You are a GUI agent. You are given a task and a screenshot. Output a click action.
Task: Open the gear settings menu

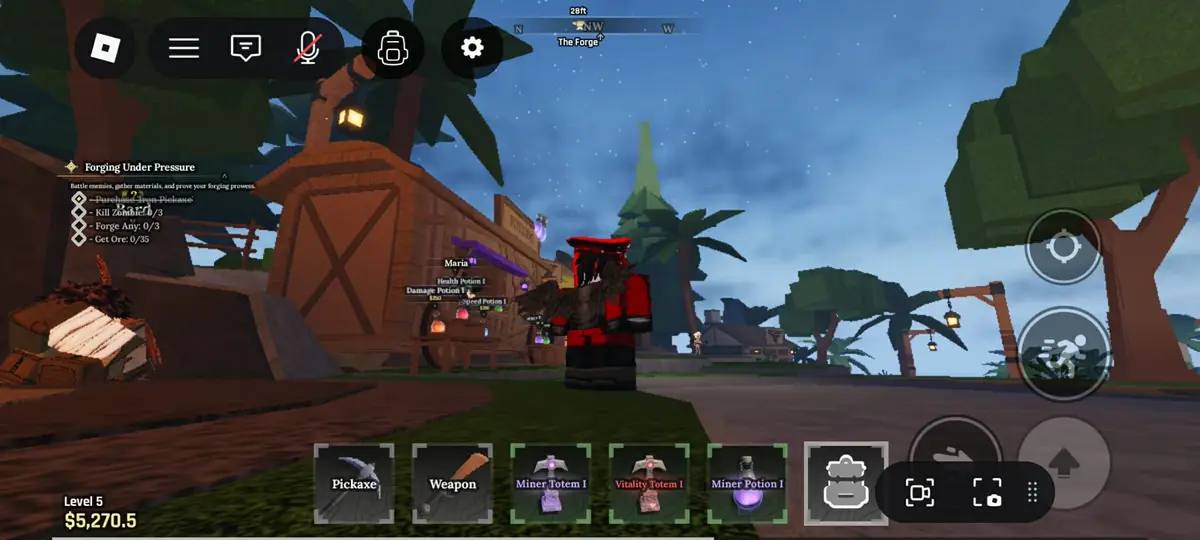pos(472,48)
